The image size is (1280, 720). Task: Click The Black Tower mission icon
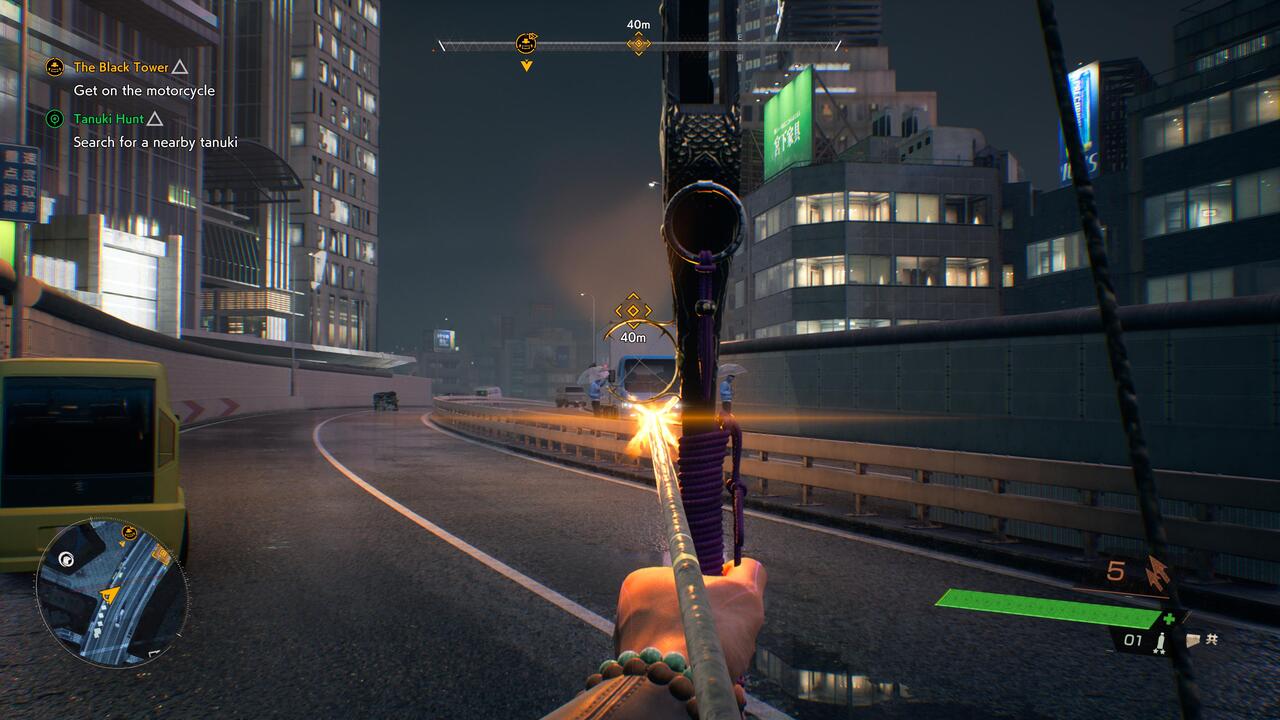(x=53, y=67)
